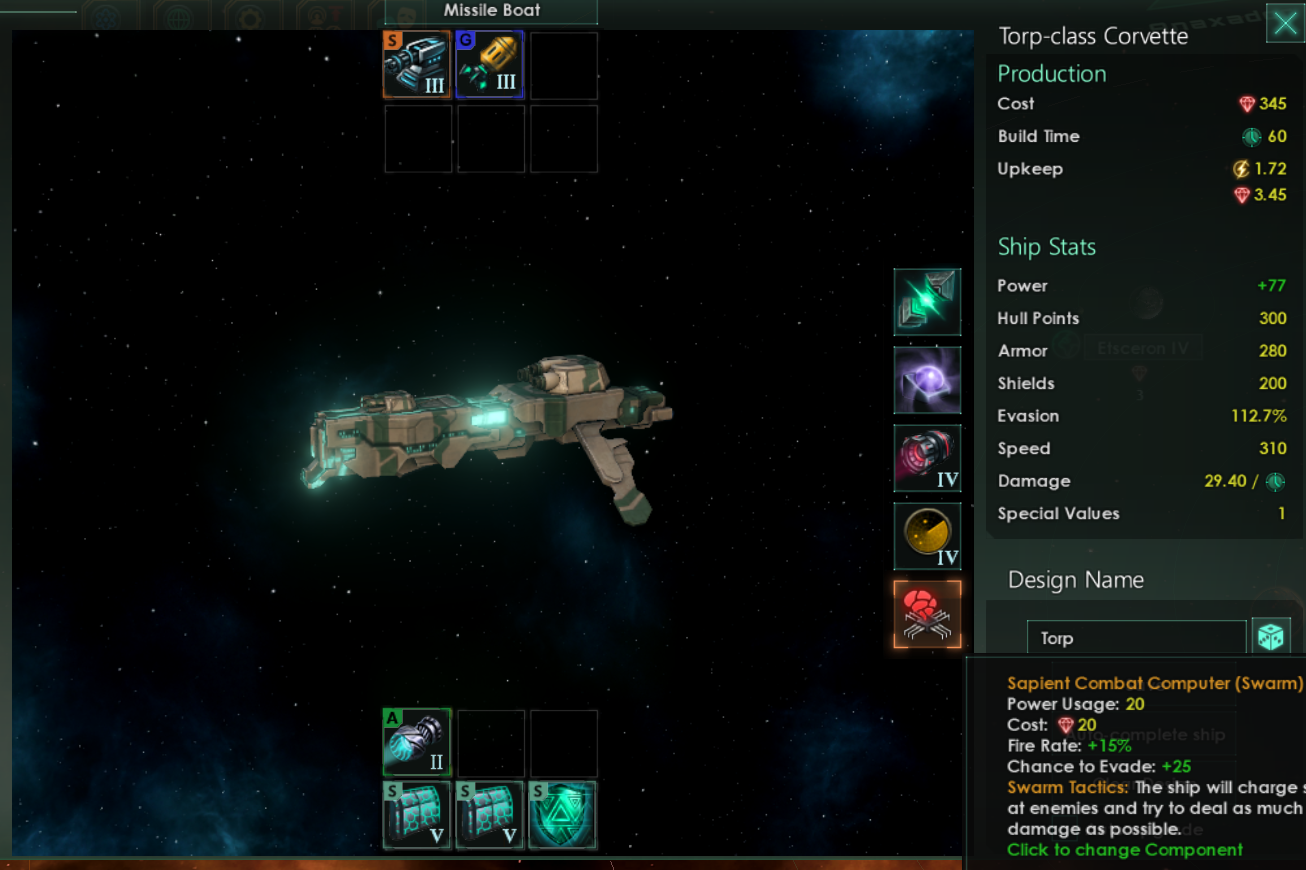
Task: Select the Missile Boat section header
Action: coord(491,11)
